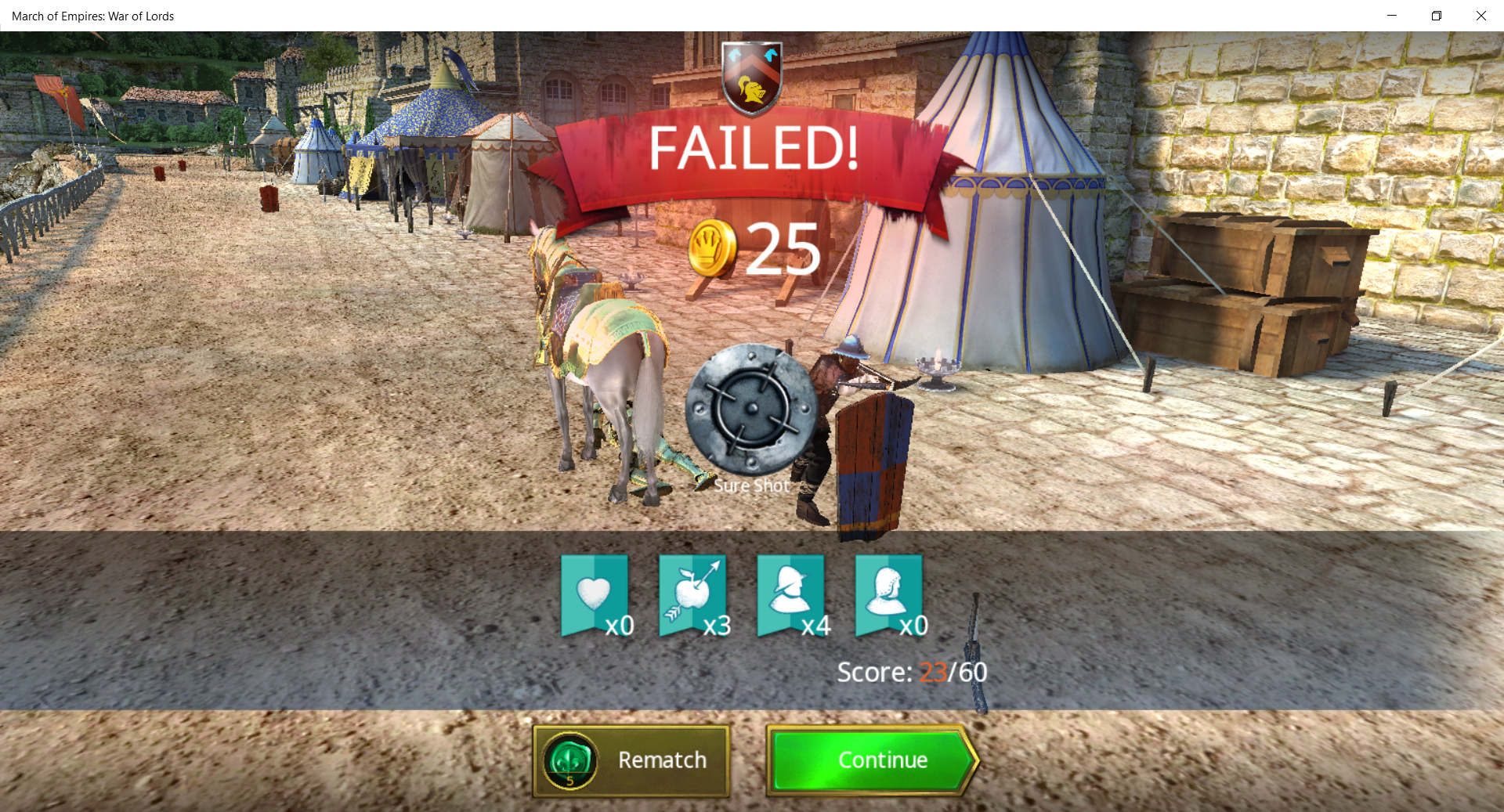Click the knight helmet rank crest
This screenshot has width=1504, height=812.
752,78
